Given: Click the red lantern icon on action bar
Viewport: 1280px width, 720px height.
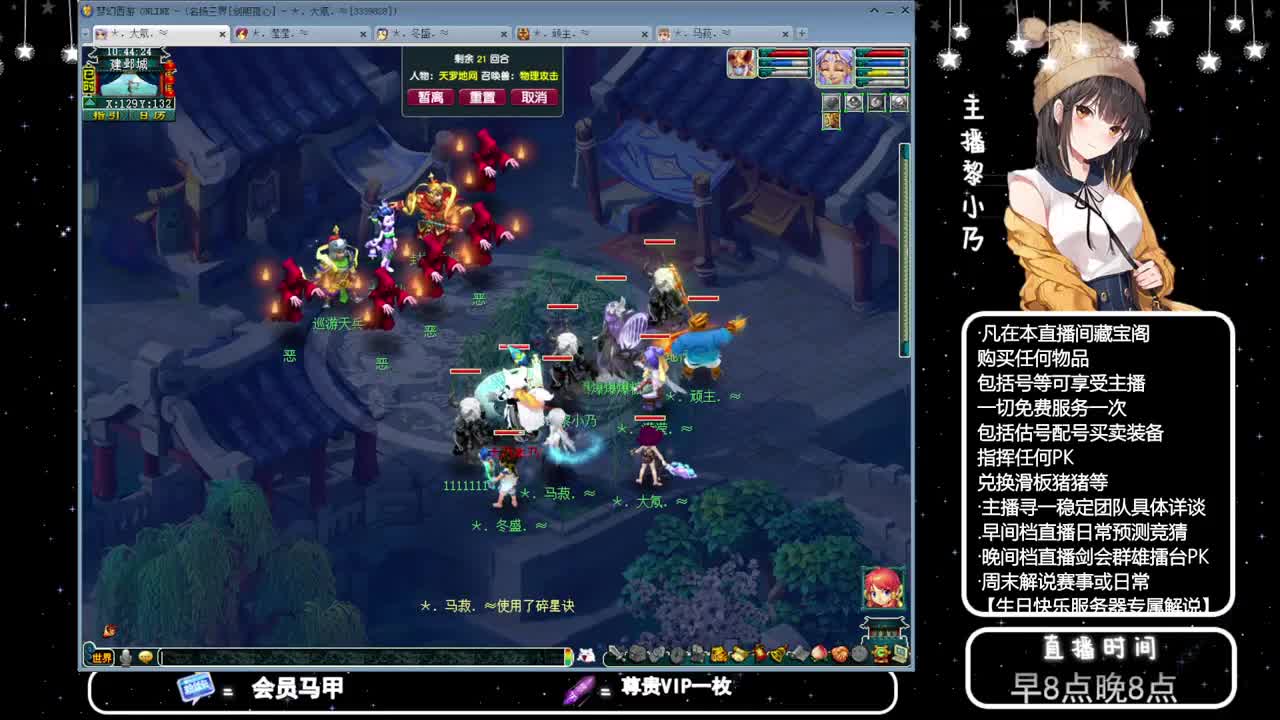Looking at the screenshot, I should [x=759, y=655].
